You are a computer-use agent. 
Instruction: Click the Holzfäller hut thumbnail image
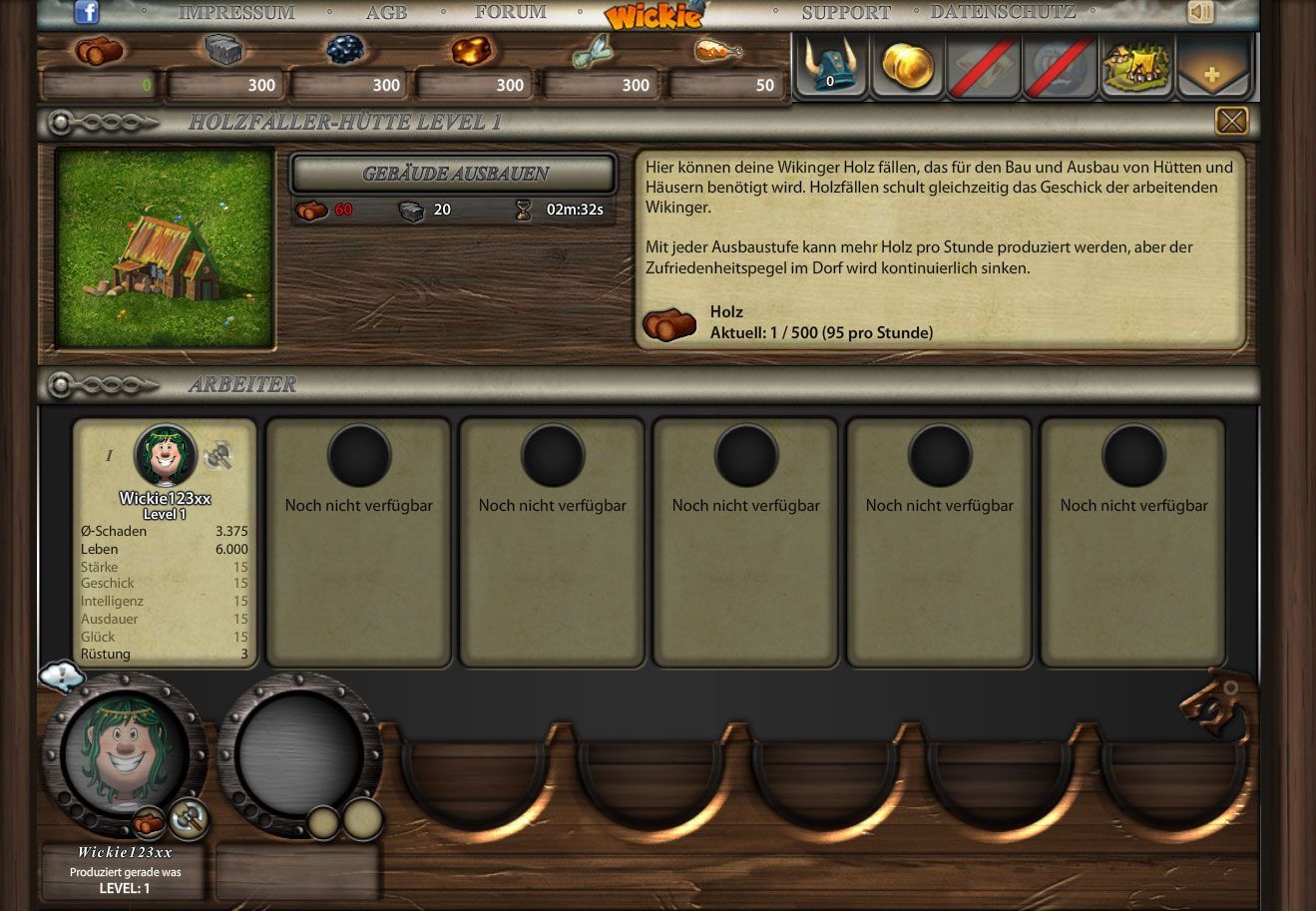(165, 248)
